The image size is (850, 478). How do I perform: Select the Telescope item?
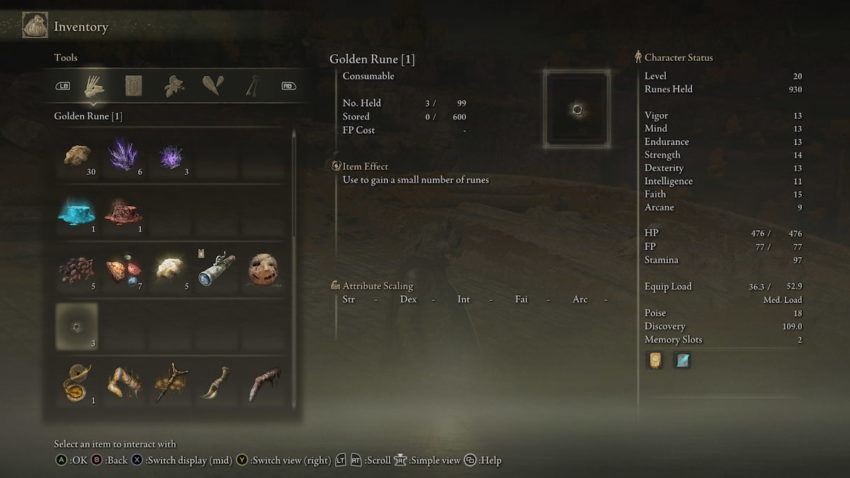pyautogui.click(x=216, y=268)
